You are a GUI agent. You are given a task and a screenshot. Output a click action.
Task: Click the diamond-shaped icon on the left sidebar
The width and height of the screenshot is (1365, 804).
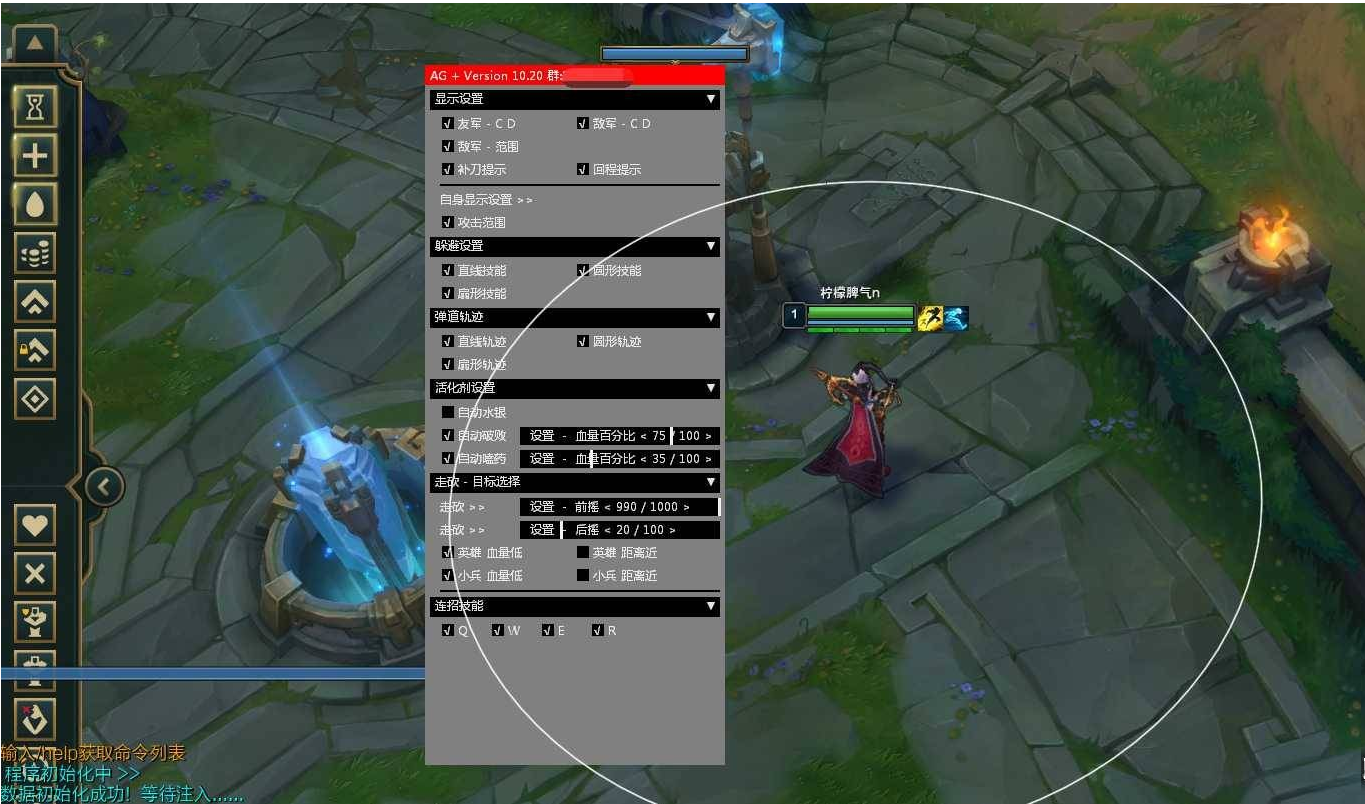(x=35, y=398)
